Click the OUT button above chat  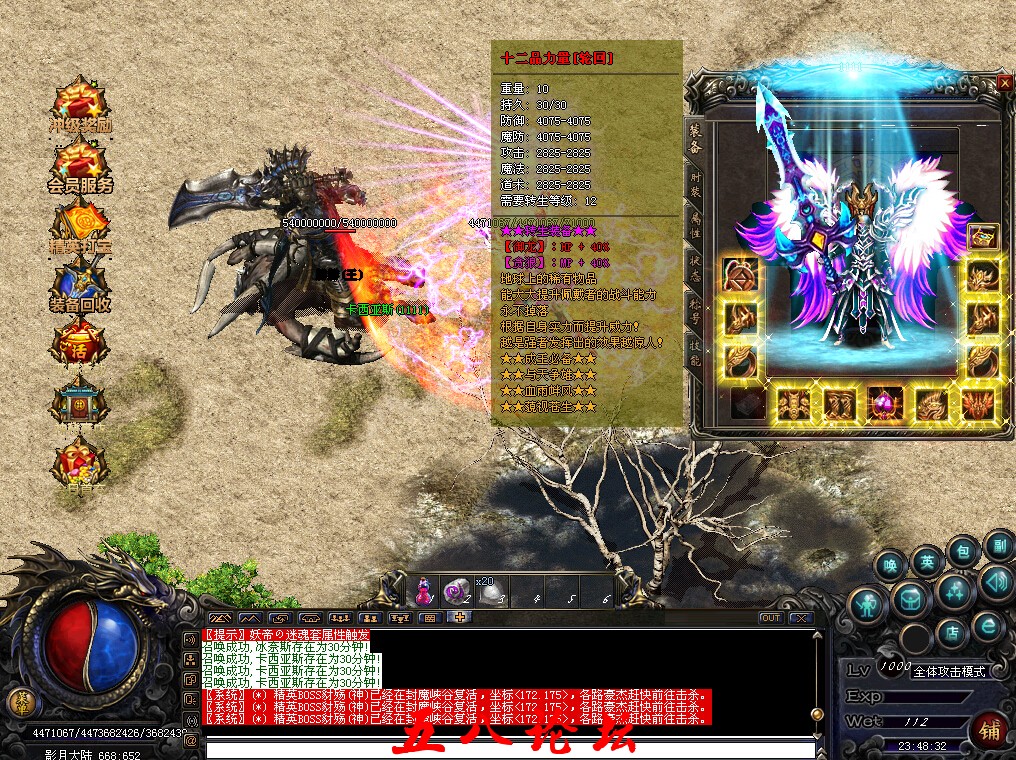(770, 618)
